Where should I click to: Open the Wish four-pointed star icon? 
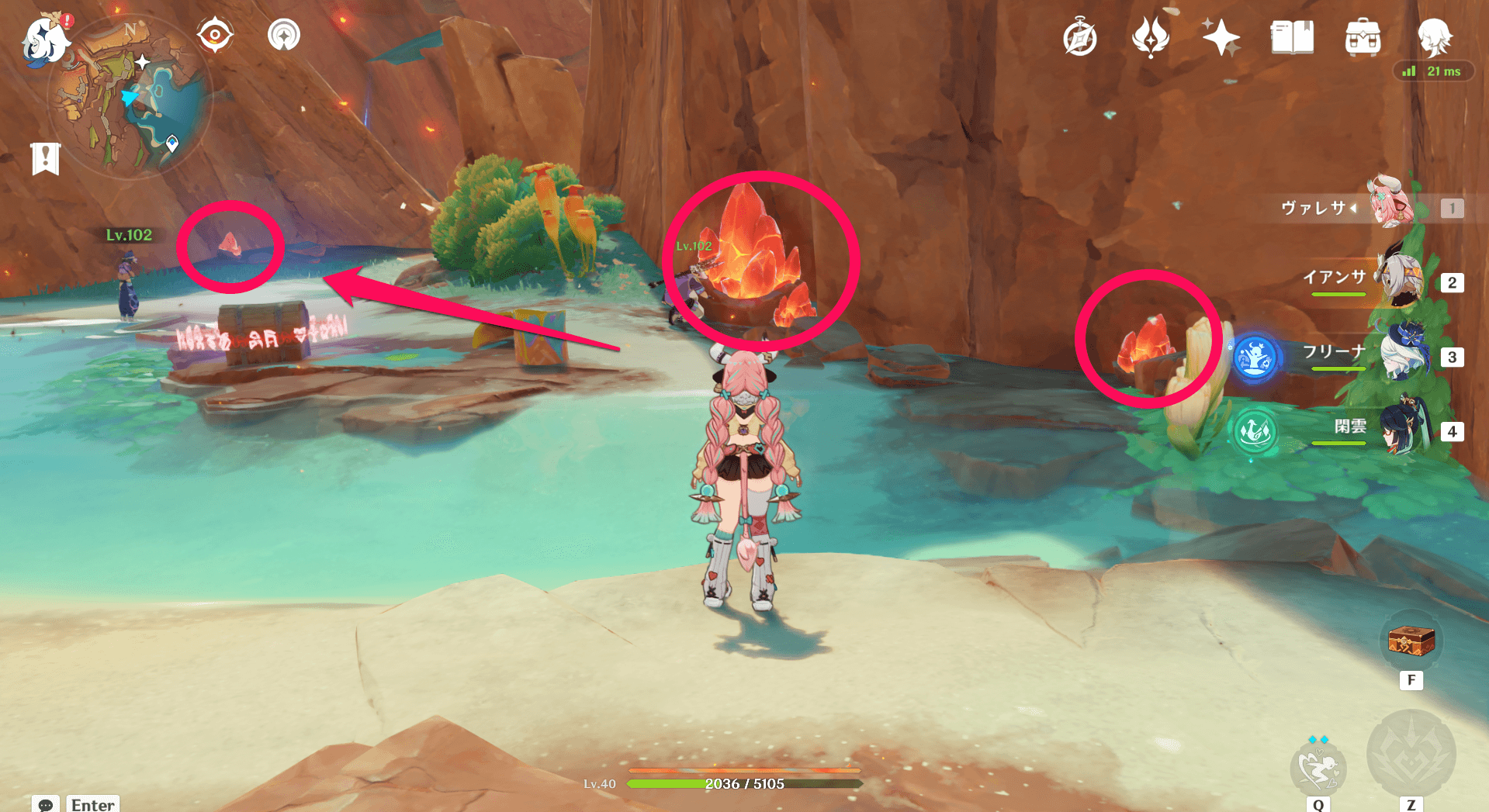tap(1221, 37)
